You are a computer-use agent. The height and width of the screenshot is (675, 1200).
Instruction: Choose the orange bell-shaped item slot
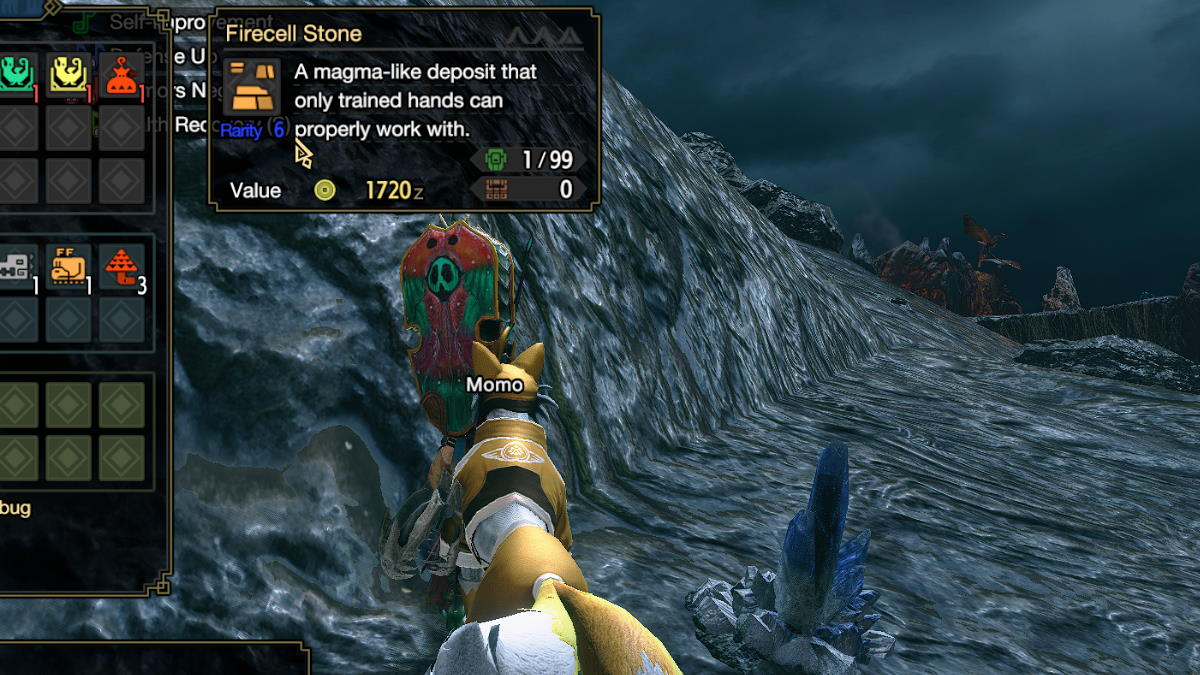(121, 75)
